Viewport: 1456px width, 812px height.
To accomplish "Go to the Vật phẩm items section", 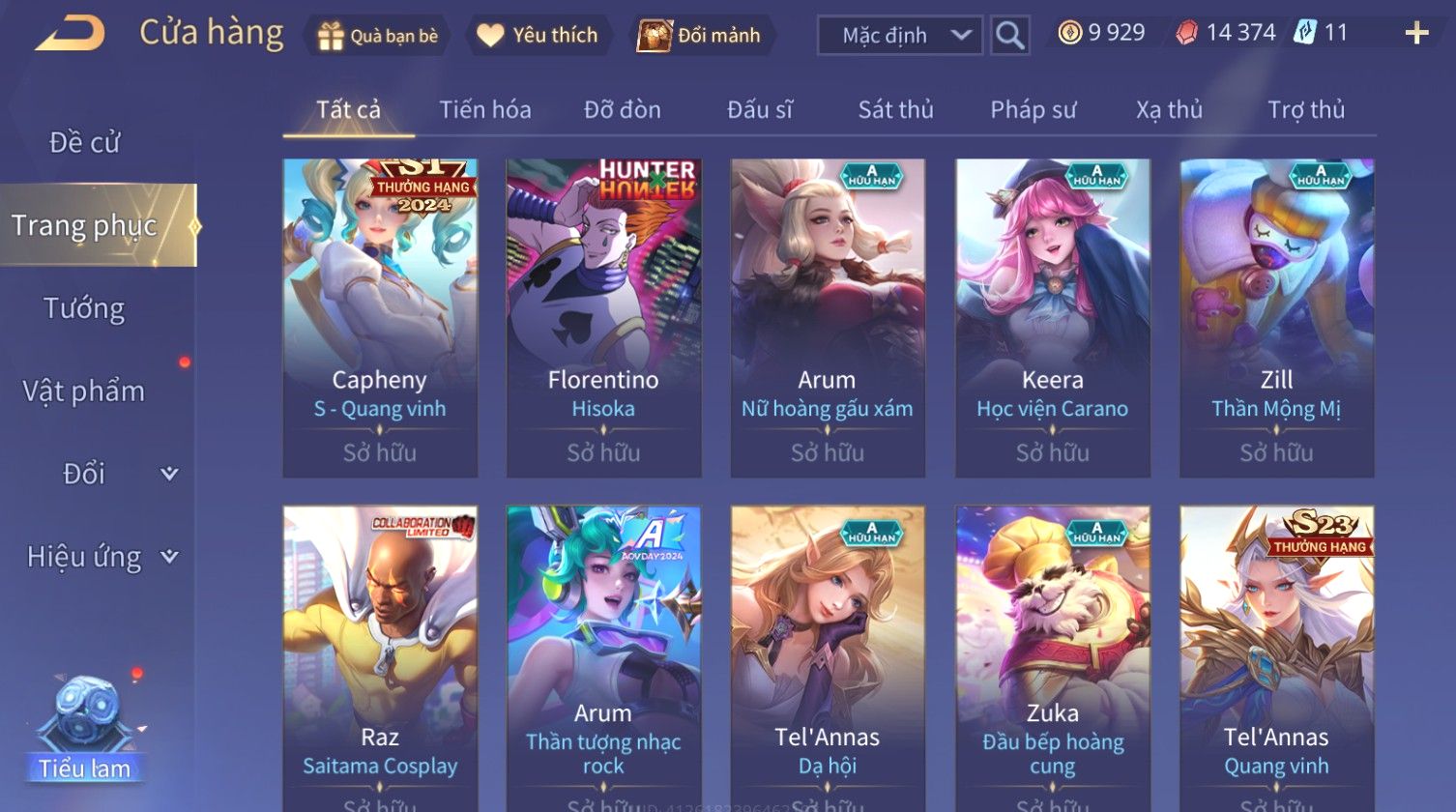I will [x=84, y=391].
